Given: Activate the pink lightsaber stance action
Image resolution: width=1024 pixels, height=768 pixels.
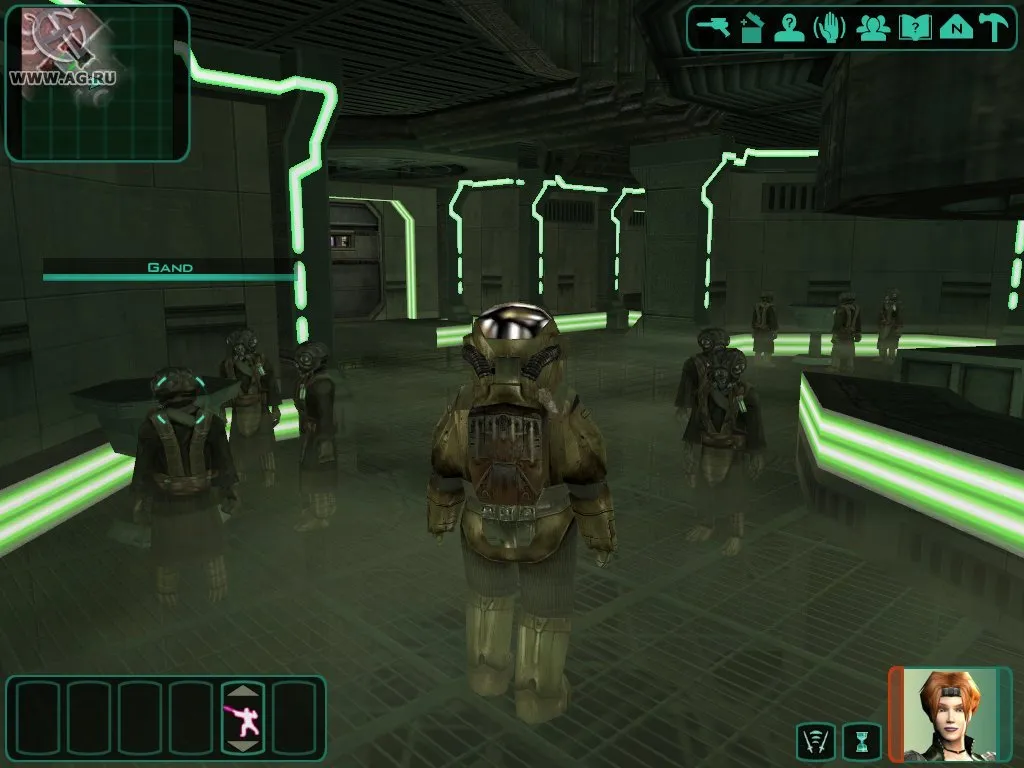Looking at the screenshot, I should coord(244,717).
